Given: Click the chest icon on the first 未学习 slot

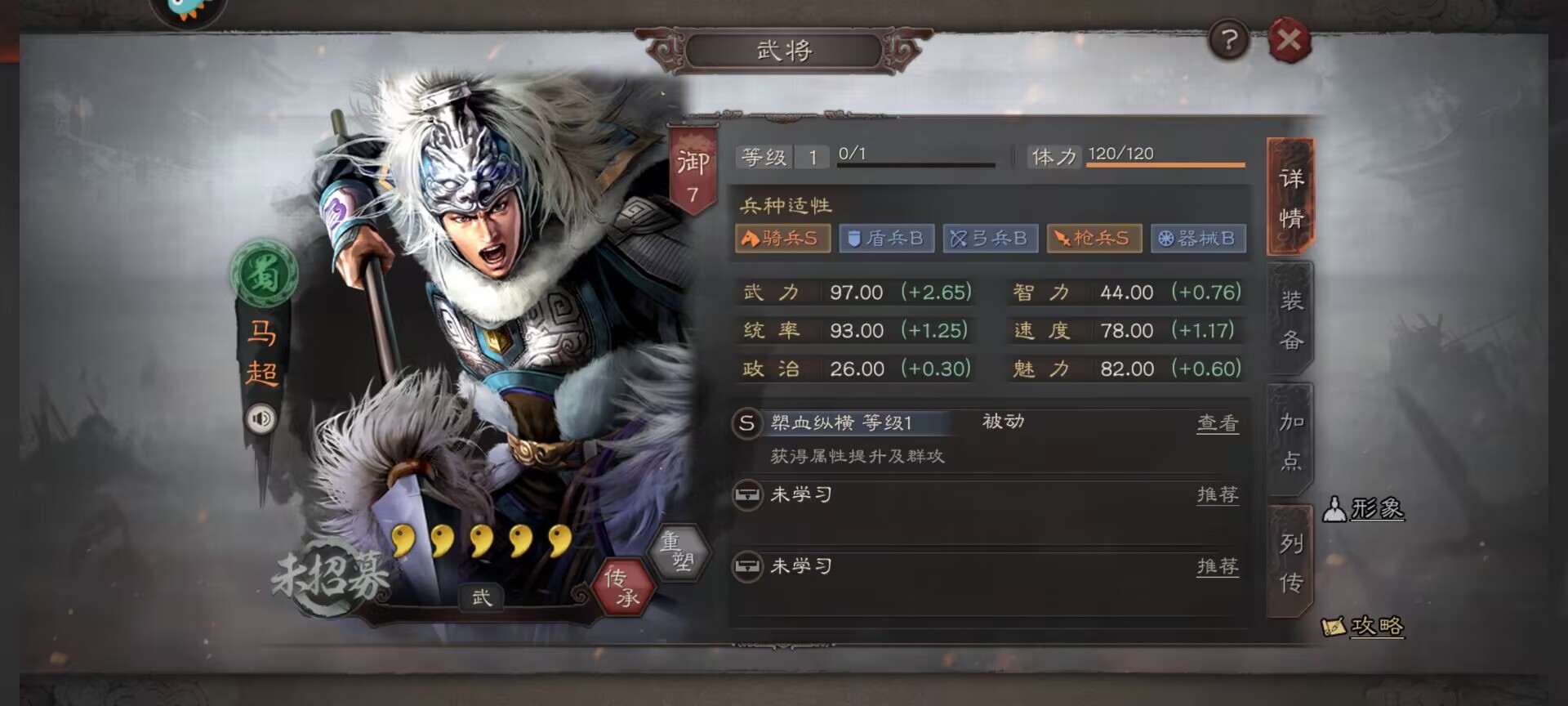Looking at the screenshot, I should (x=748, y=494).
